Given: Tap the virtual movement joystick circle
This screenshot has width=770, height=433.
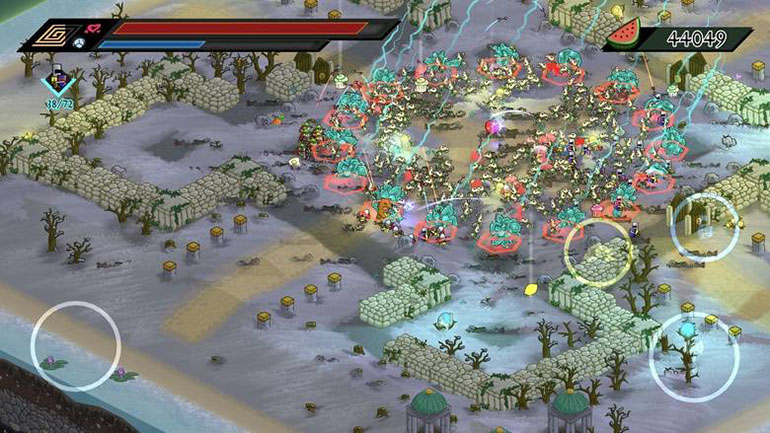Looking at the screenshot, I should (x=75, y=346).
